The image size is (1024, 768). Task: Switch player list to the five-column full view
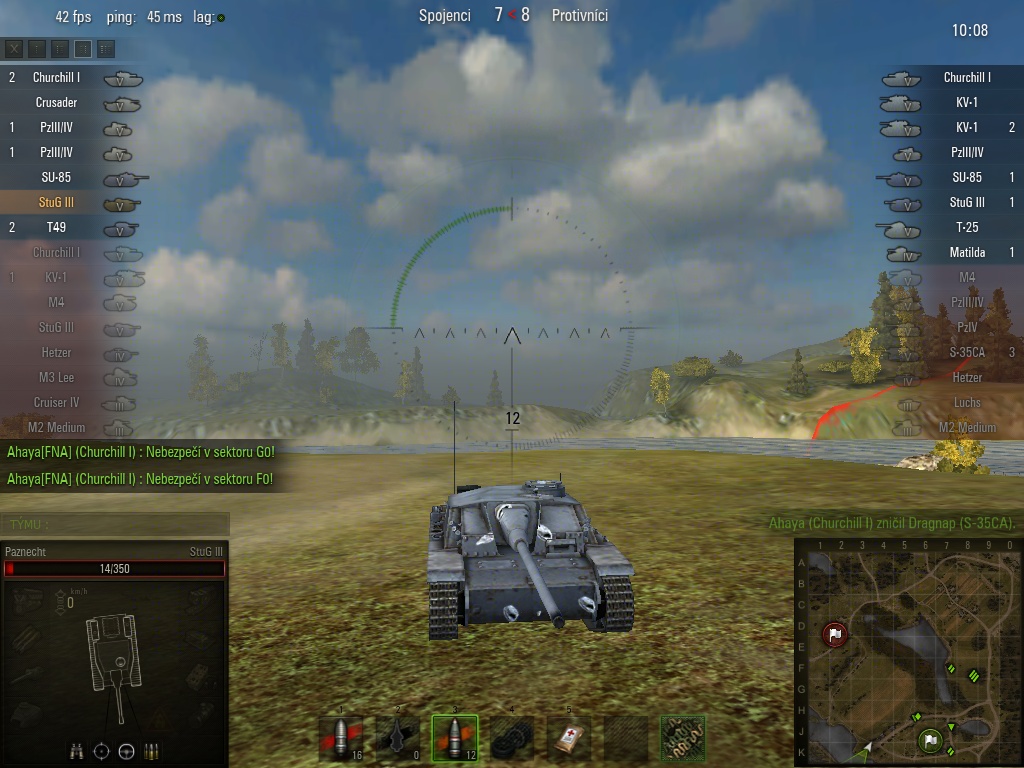coord(106,48)
